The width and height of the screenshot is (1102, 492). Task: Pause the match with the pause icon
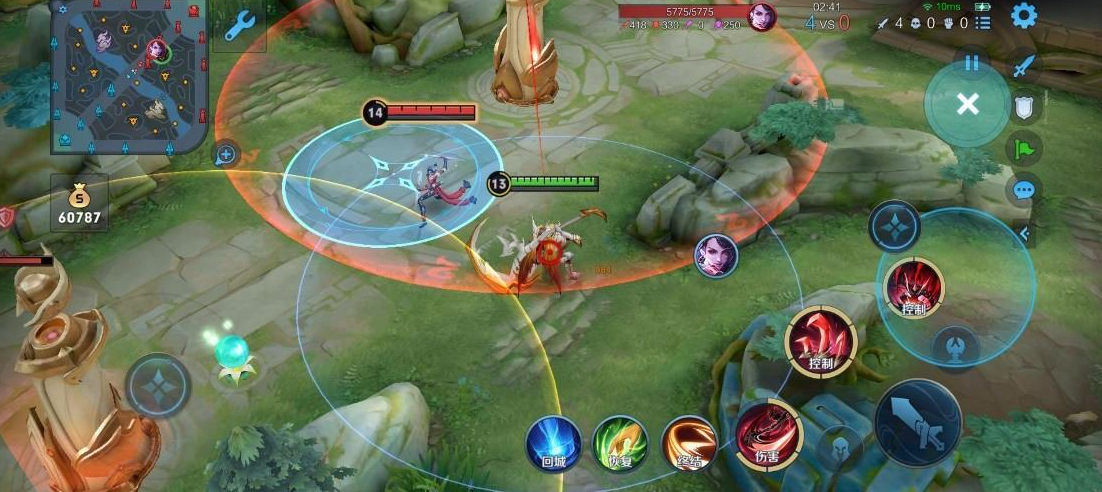coord(971,62)
